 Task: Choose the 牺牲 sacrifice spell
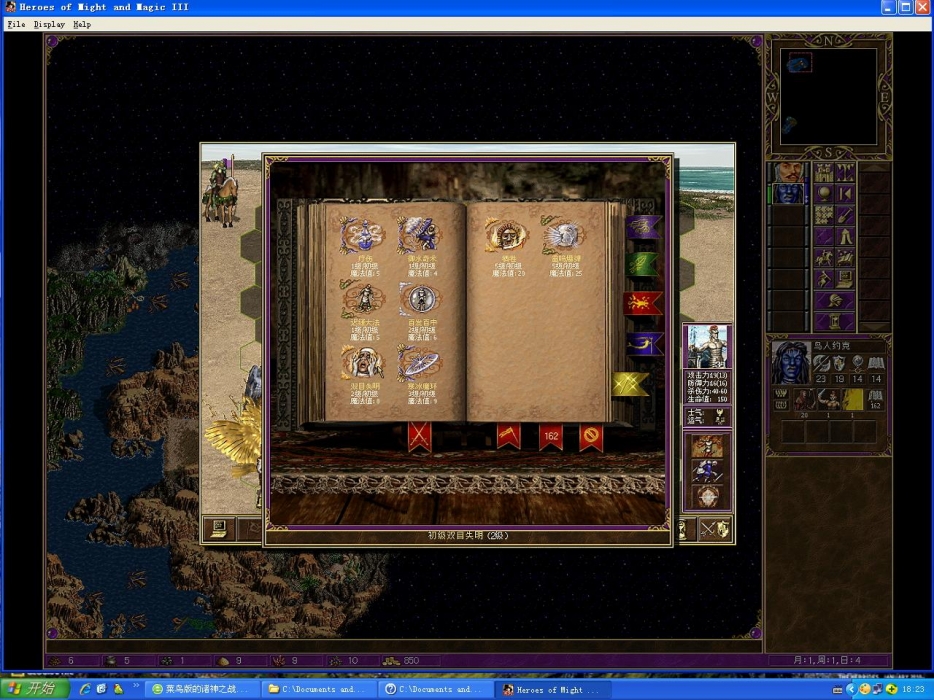pos(506,236)
